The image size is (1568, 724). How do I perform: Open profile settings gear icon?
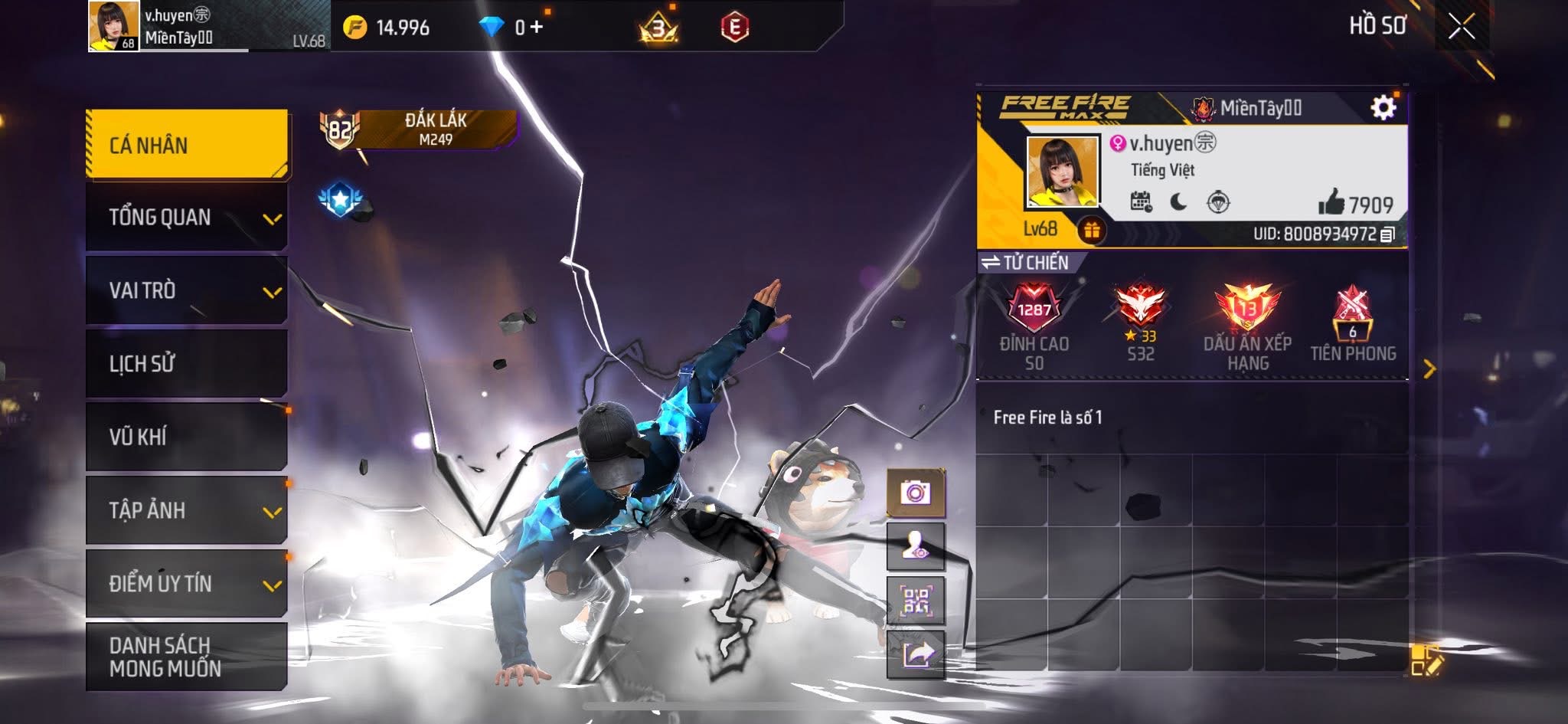1383,108
